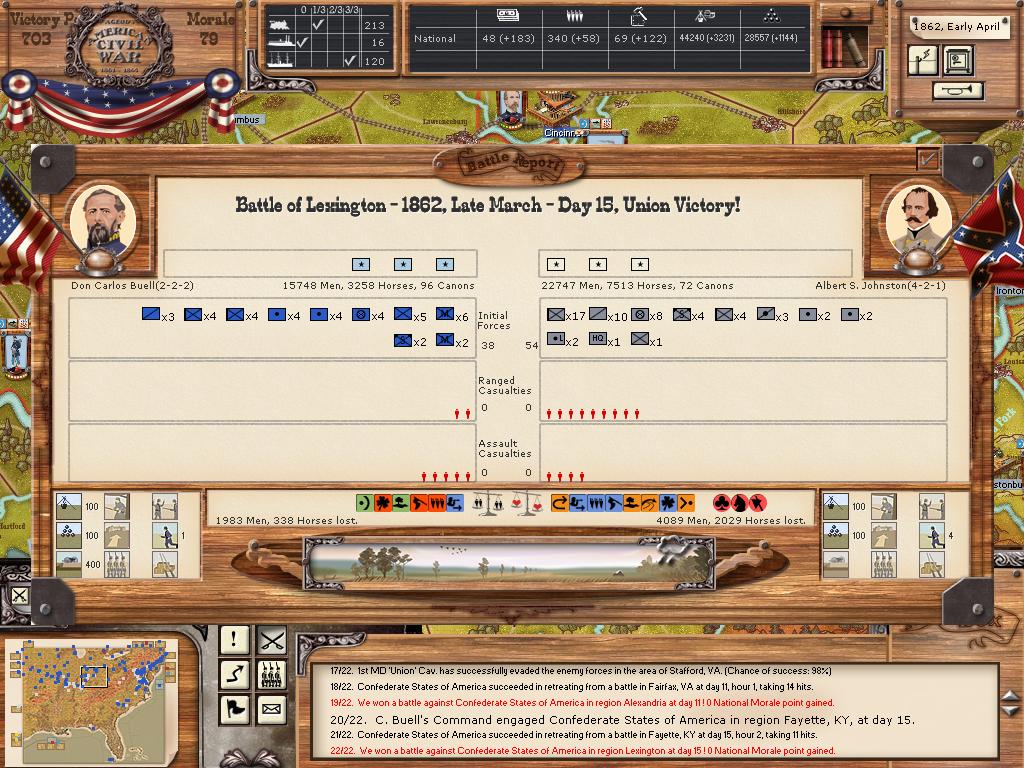Select the three soldiers filter button
Screen dimensions: 1024x768
(272, 674)
